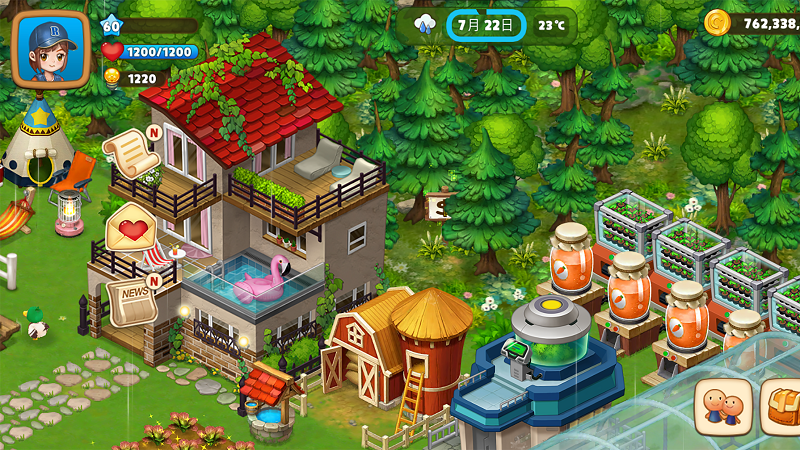
Task: Read the NEWS newspaper icon
Action: point(131,299)
